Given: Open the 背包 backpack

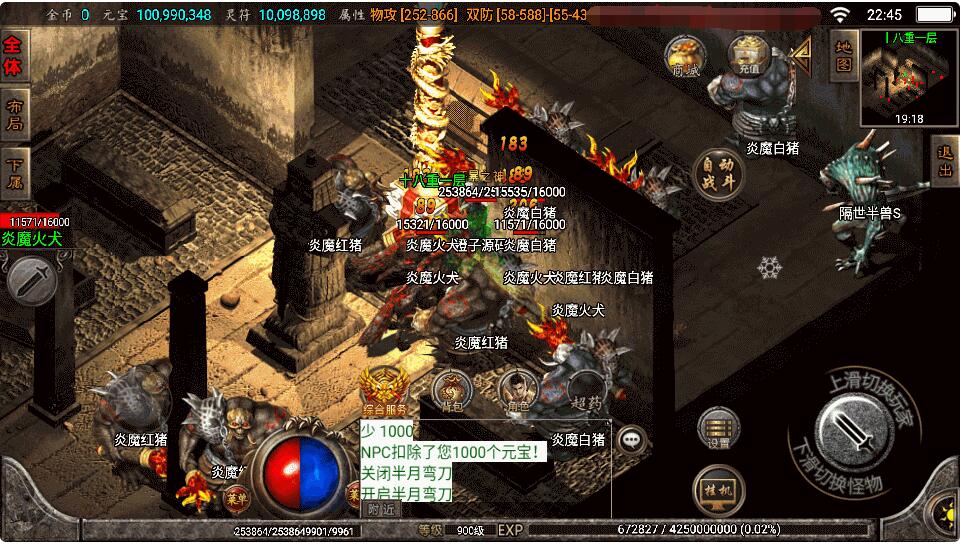Looking at the screenshot, I should [x=453, y=388].
